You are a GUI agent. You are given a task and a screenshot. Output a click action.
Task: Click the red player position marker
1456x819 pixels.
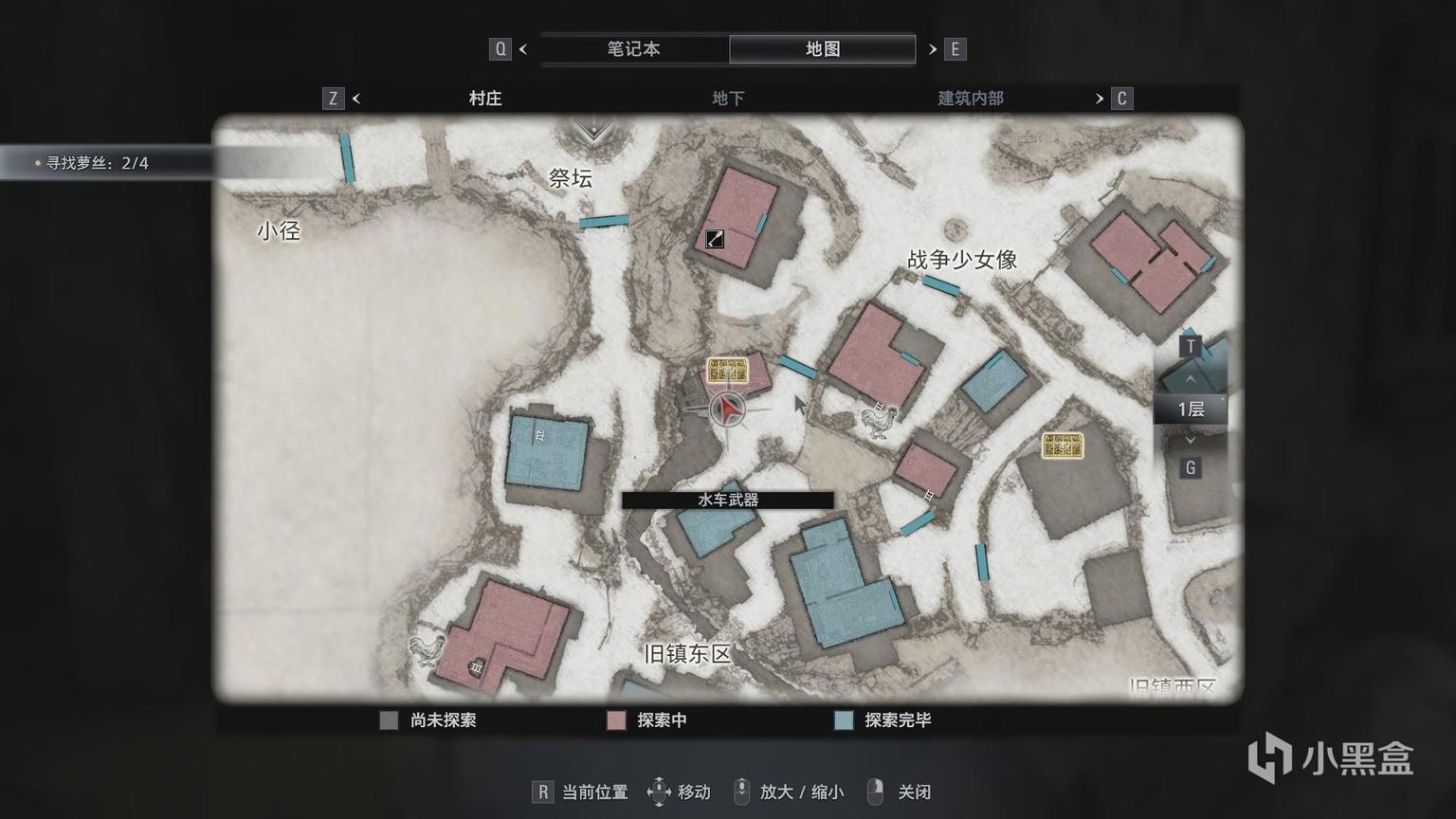point(727,409)
